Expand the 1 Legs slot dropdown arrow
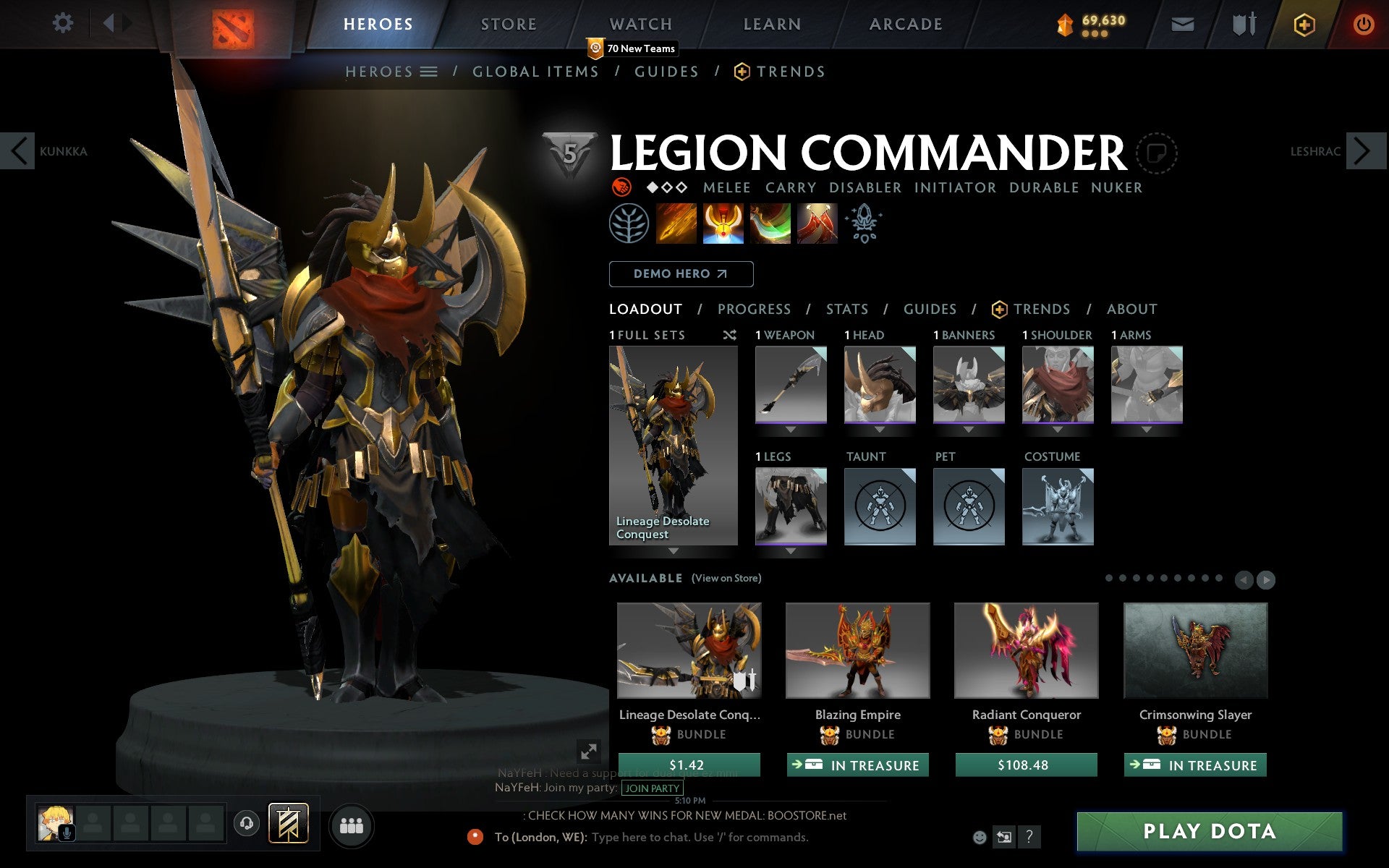The image size is (1389, 868). 790,550
